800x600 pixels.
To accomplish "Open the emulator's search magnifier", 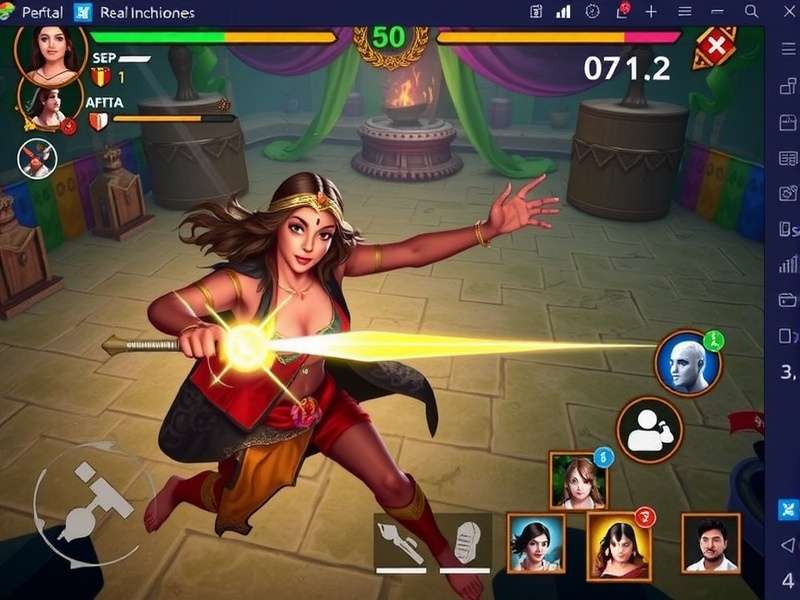I will (x=752, y=12).
